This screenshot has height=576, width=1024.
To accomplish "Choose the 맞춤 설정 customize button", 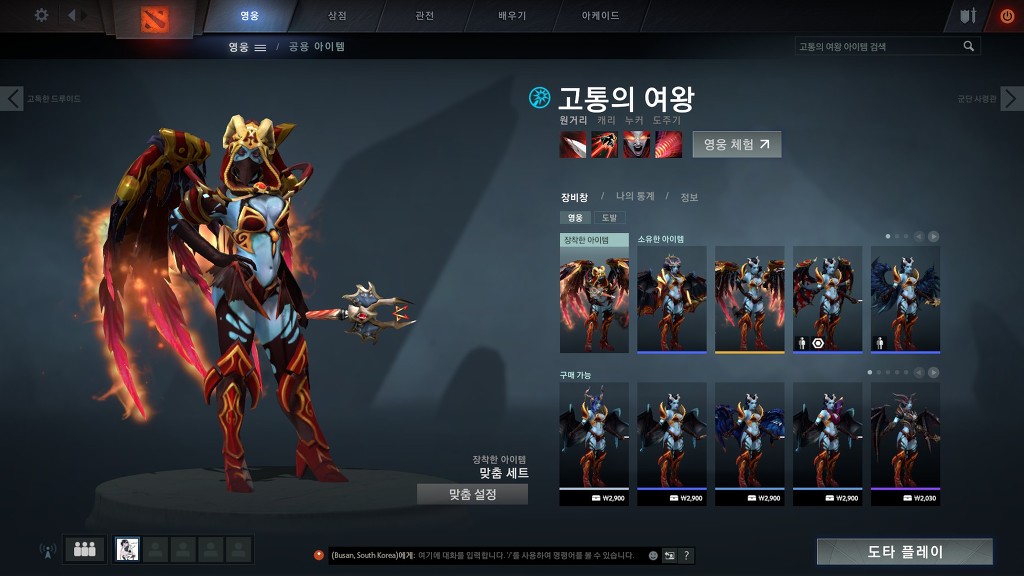I will pos(472,494).
